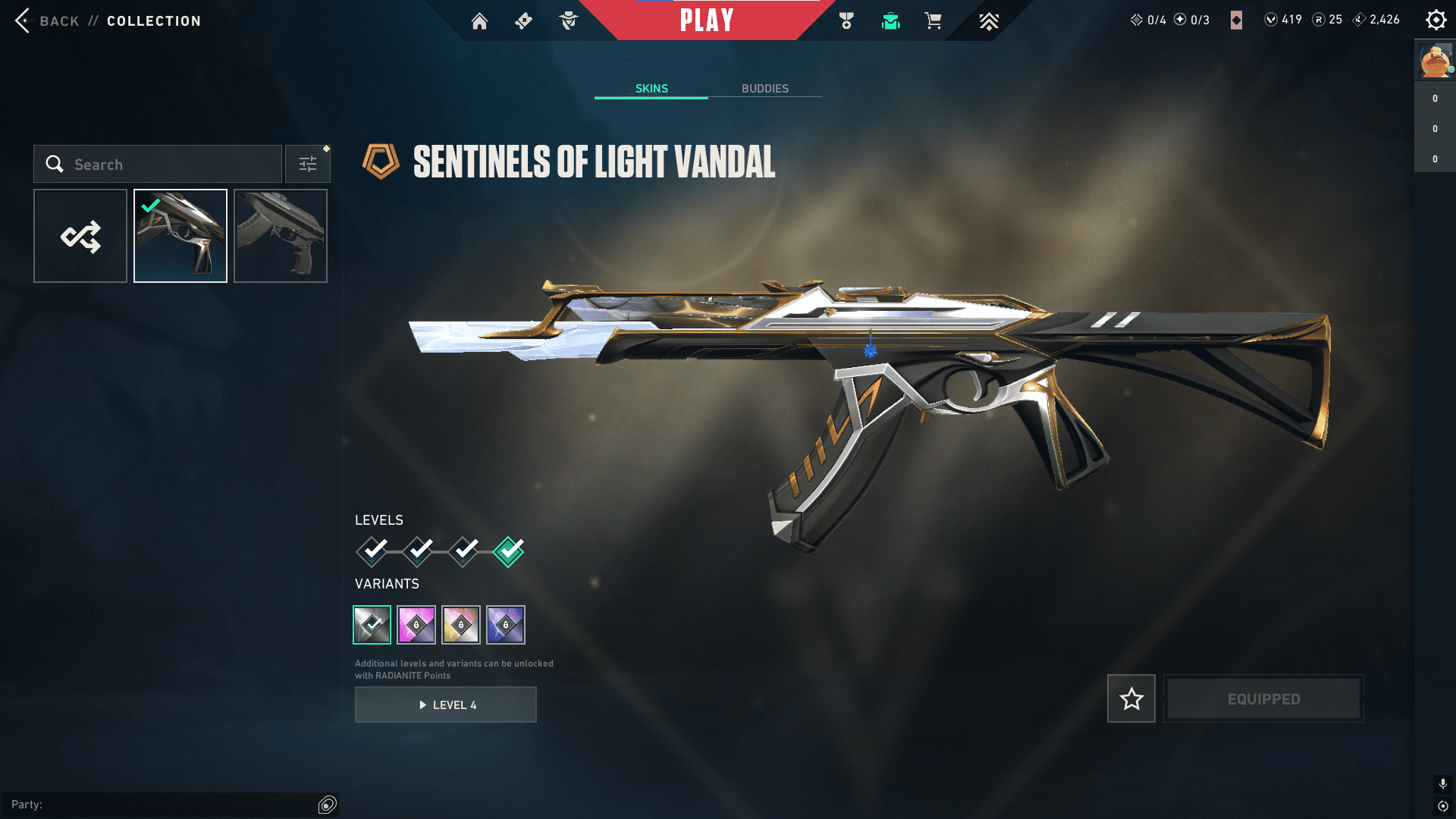Open the Career rank chevrons icon

point(990,21)
